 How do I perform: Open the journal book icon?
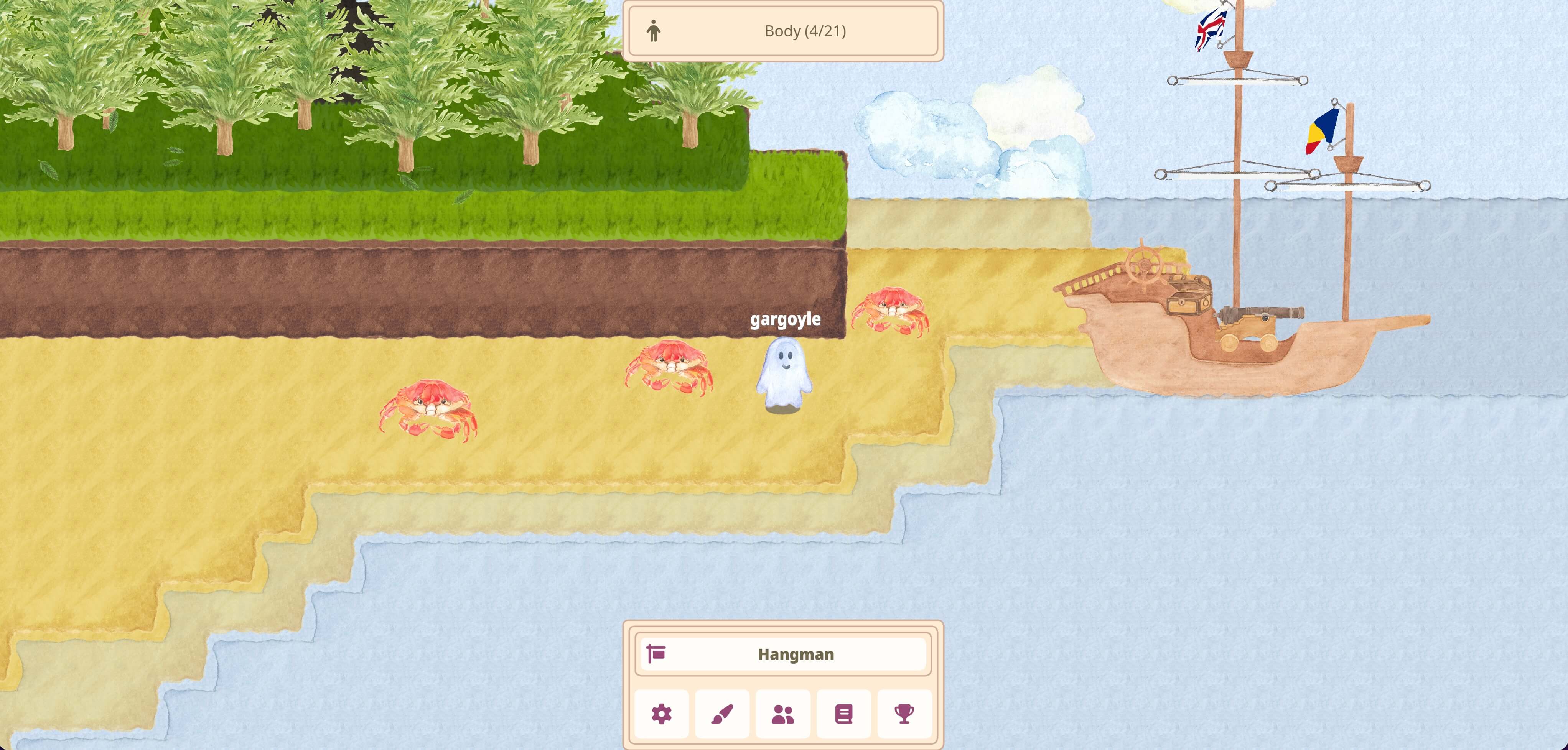tap(843, 714)
